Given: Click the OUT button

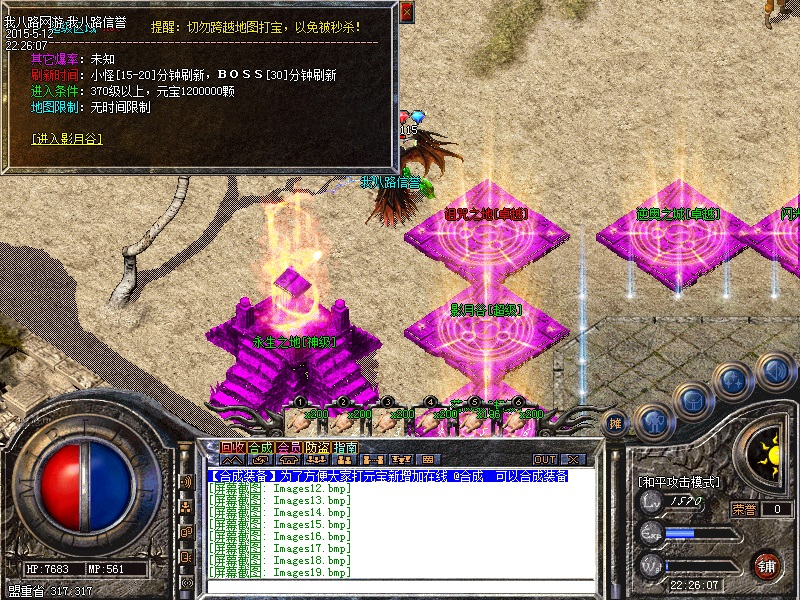Looking at the screenshot, I should click(x=545, y=460).
